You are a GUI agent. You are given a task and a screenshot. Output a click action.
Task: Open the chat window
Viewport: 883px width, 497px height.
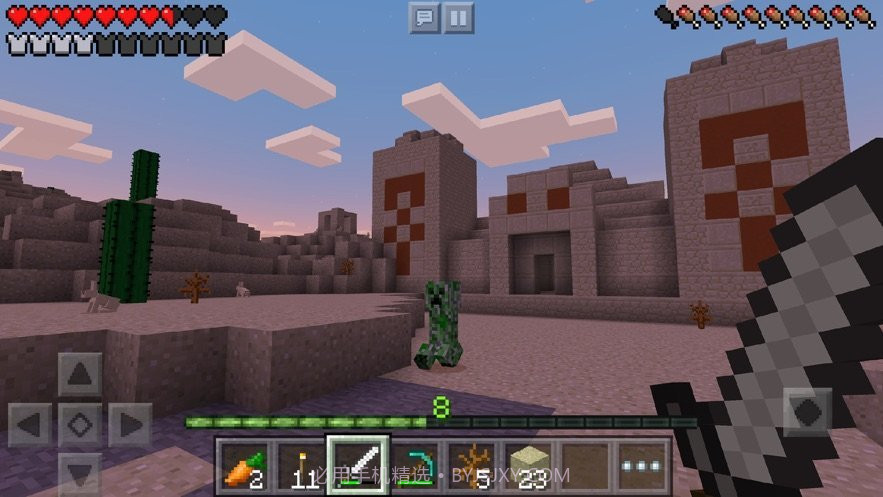(425, 17)
